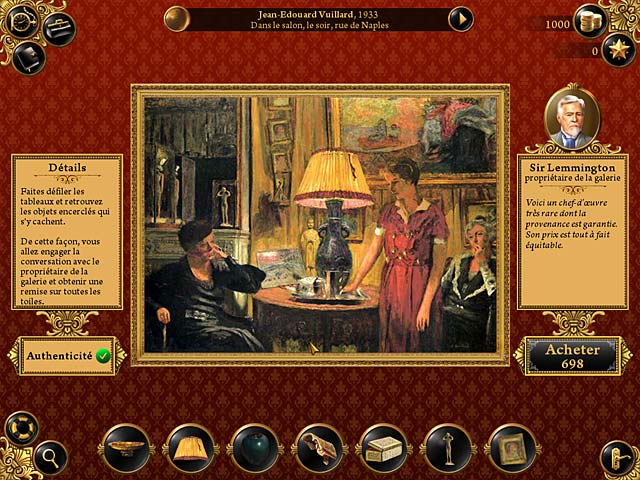
Task: Pick the decorated box object slot
Action: click(x=383, y=448)
